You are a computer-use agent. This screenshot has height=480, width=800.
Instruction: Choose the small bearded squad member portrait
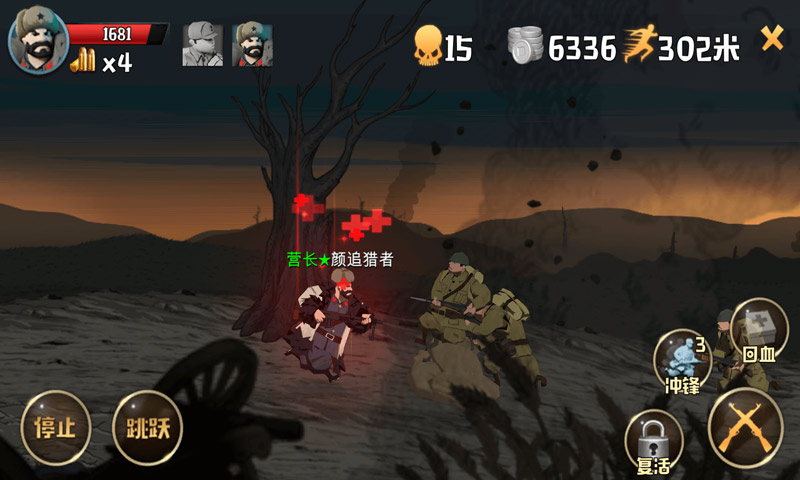[252, 44]
